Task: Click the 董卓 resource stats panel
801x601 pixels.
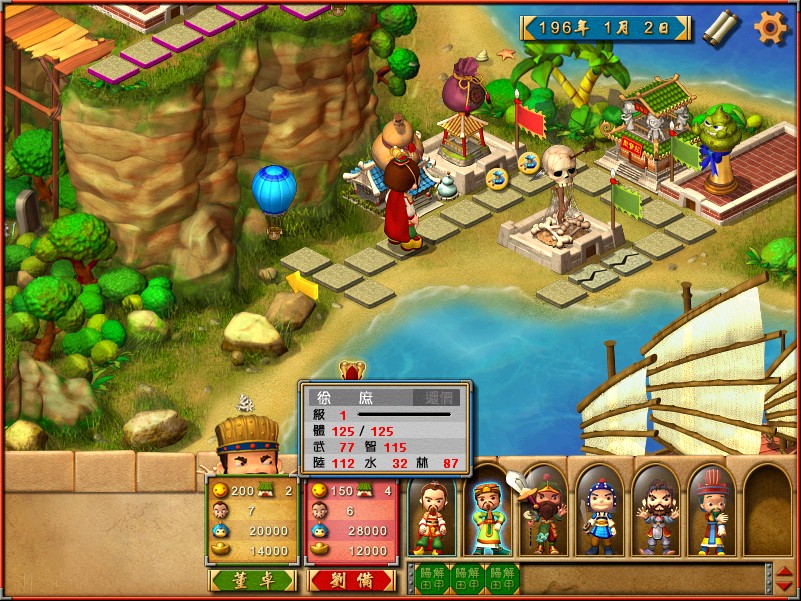Action: pos(252,520)
